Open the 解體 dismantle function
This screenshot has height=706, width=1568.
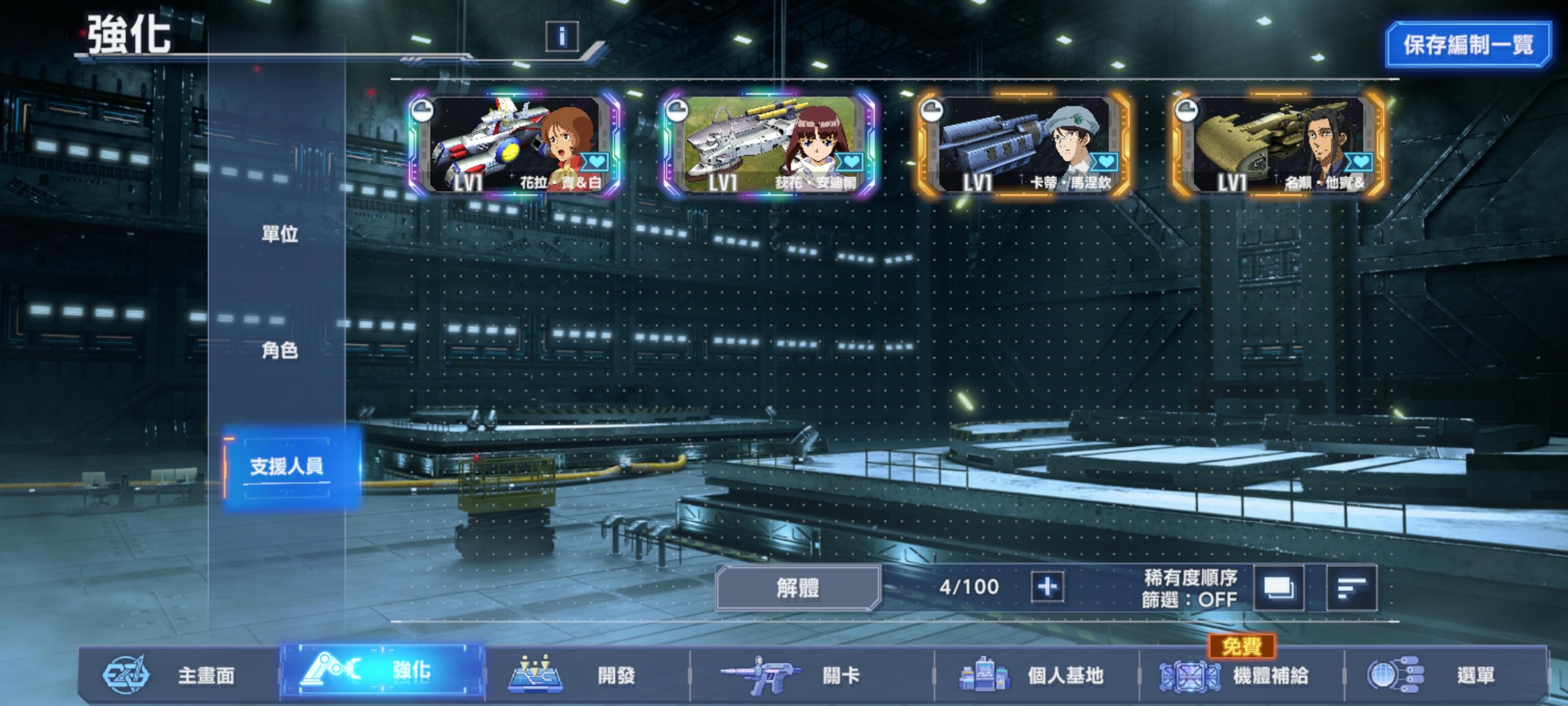[797, 588]
